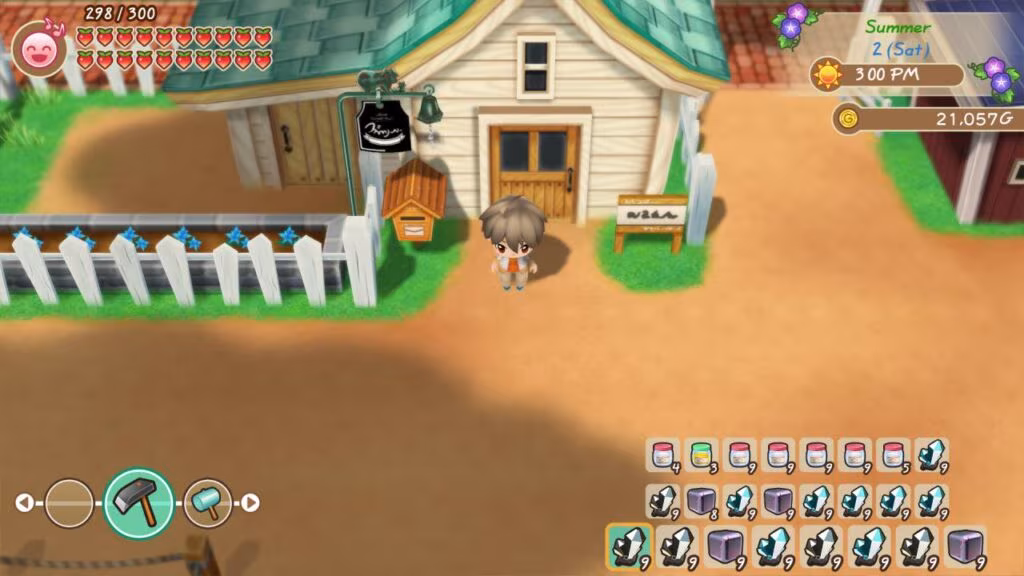Pick the pink-lidded jar with quantity 4
Viewport: 1024px width, 576px height.
click(662, 455)
